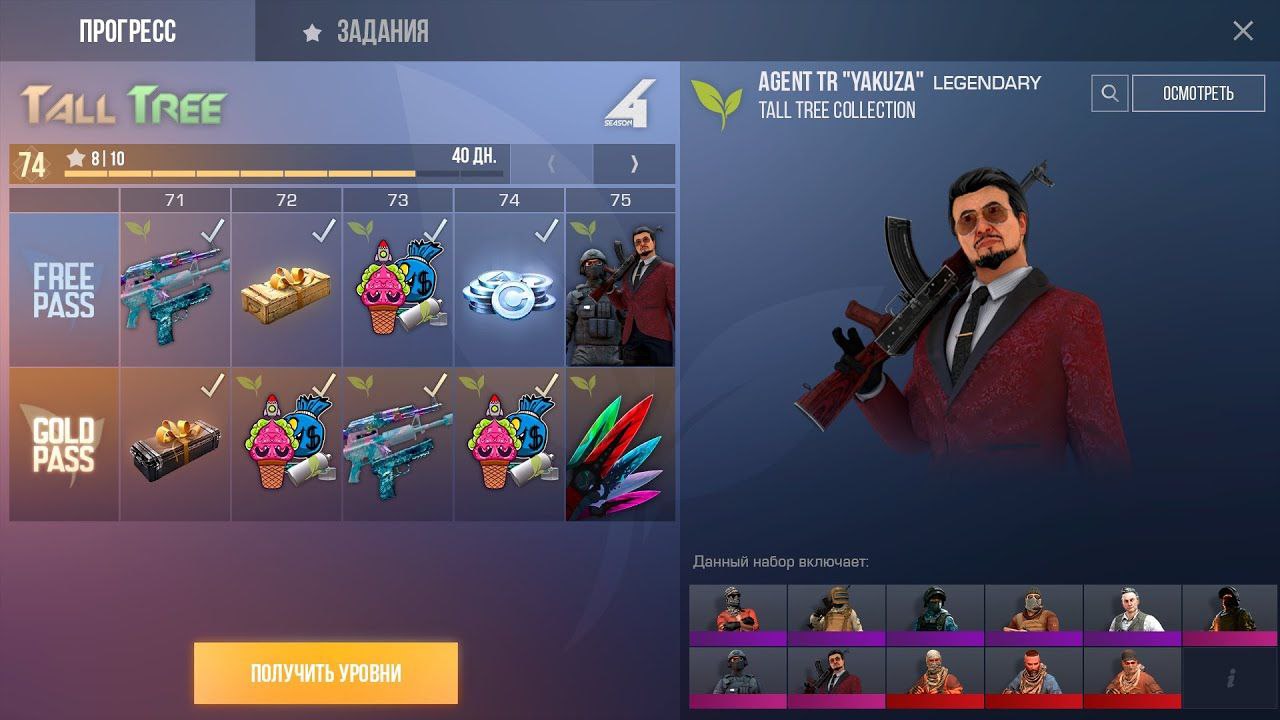1280x720 pixels.
Task: Click the Осмотреть inspect button
Action: (x=1198, y=94)
